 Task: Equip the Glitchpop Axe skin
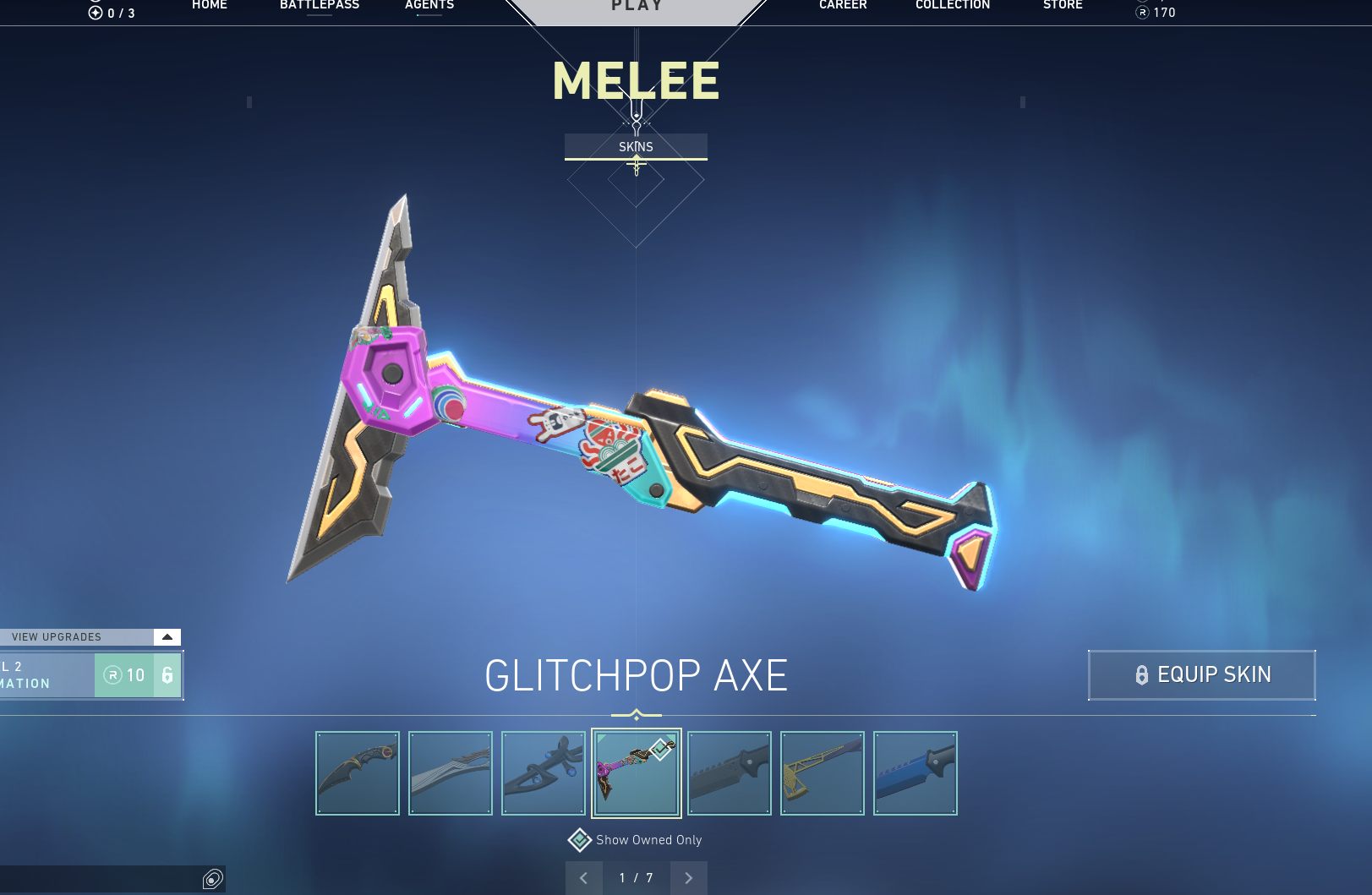1201,674
